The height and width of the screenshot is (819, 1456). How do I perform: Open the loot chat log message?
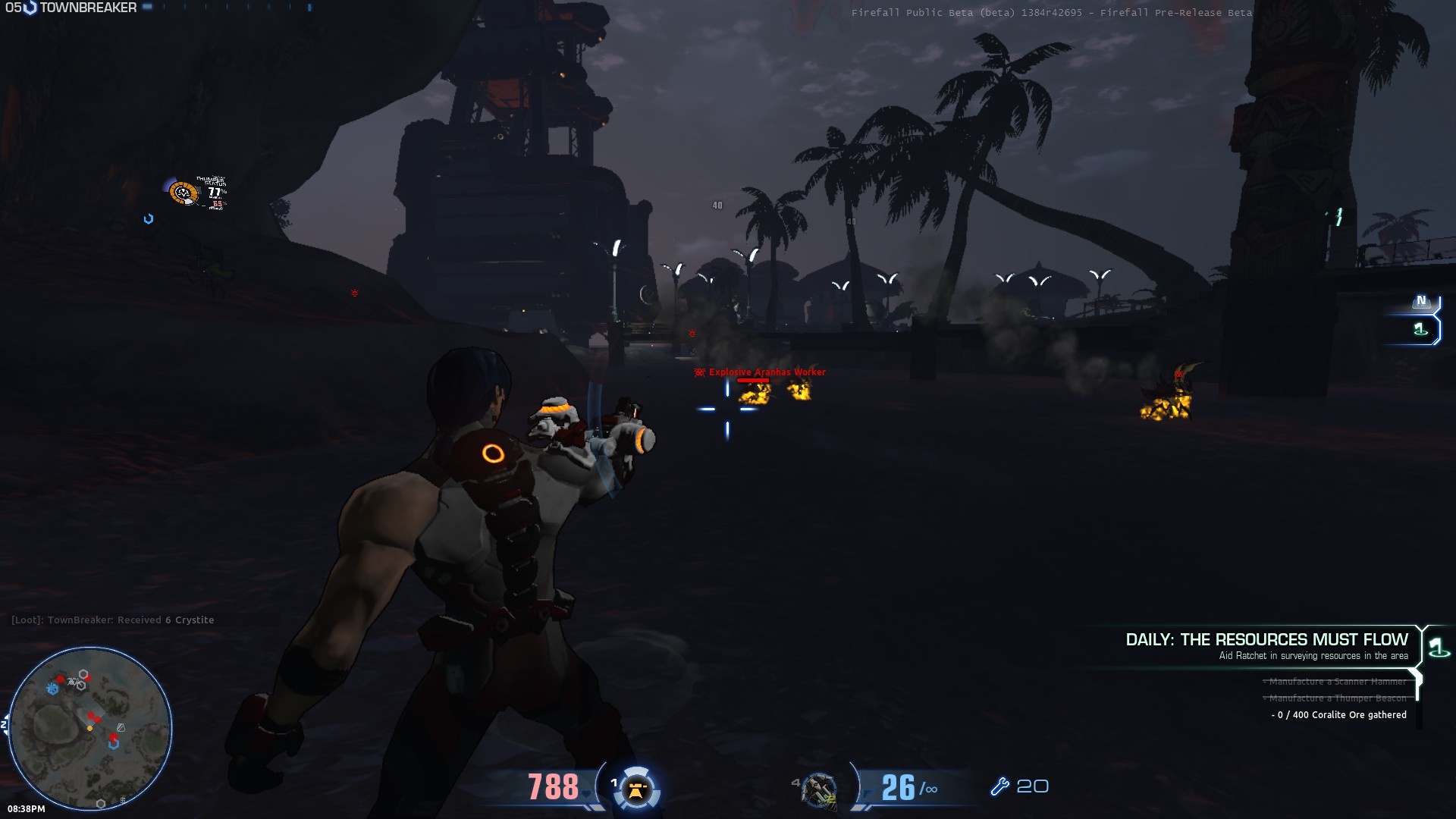(x=112, y=620)
